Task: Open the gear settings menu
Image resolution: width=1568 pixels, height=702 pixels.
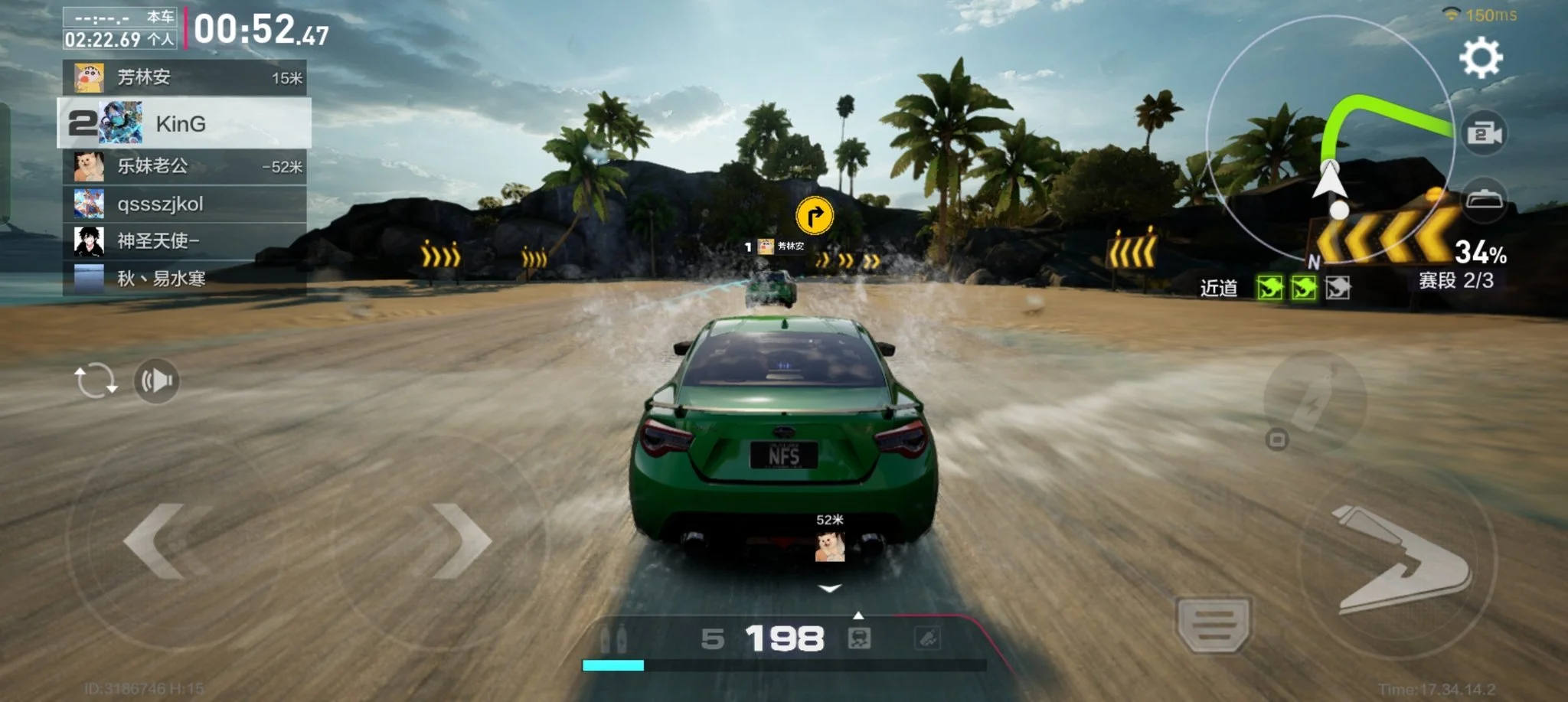Action: click(x=1481, y=58)
